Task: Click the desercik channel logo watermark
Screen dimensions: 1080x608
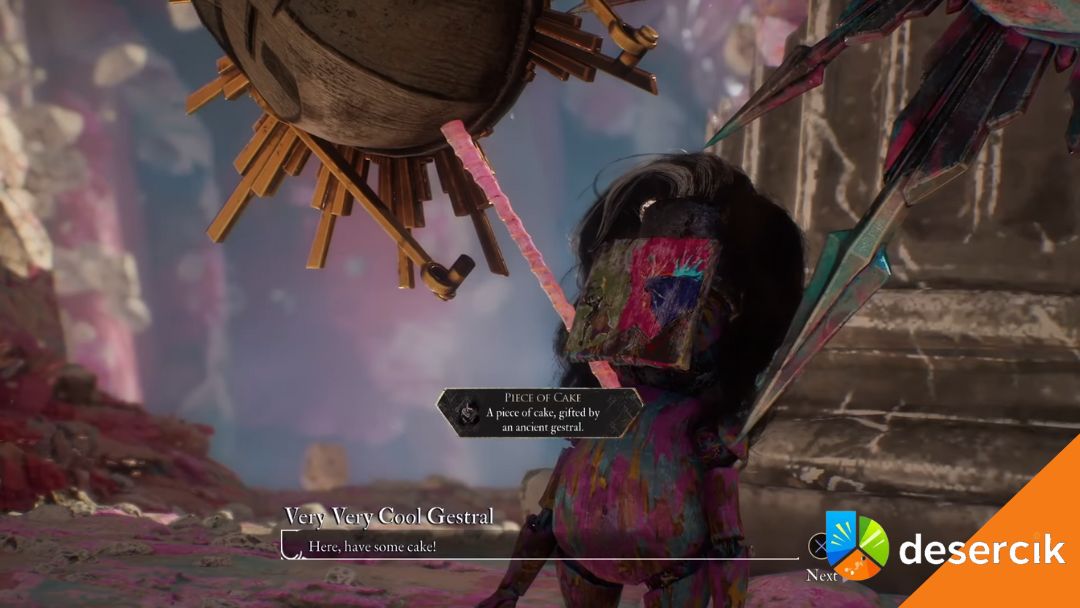Action: point(856,546)
